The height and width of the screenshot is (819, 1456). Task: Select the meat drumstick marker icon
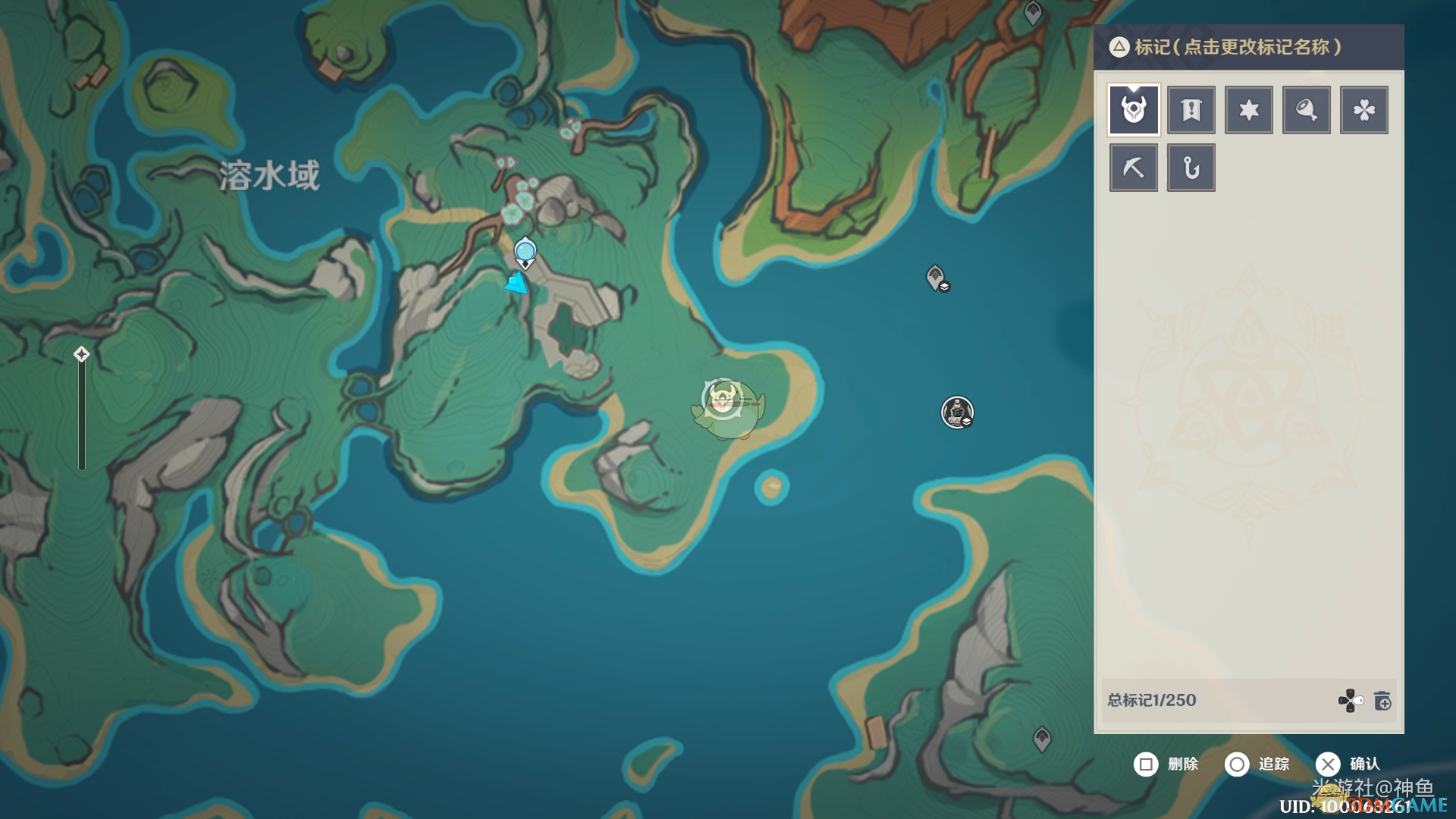[1307, 110]
